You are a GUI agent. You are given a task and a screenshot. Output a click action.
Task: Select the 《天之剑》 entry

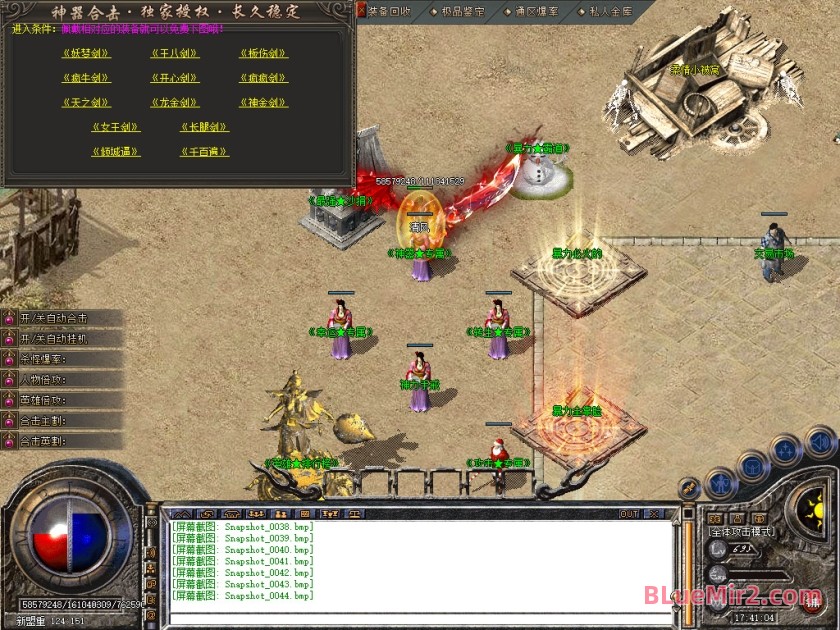point(86,103)
